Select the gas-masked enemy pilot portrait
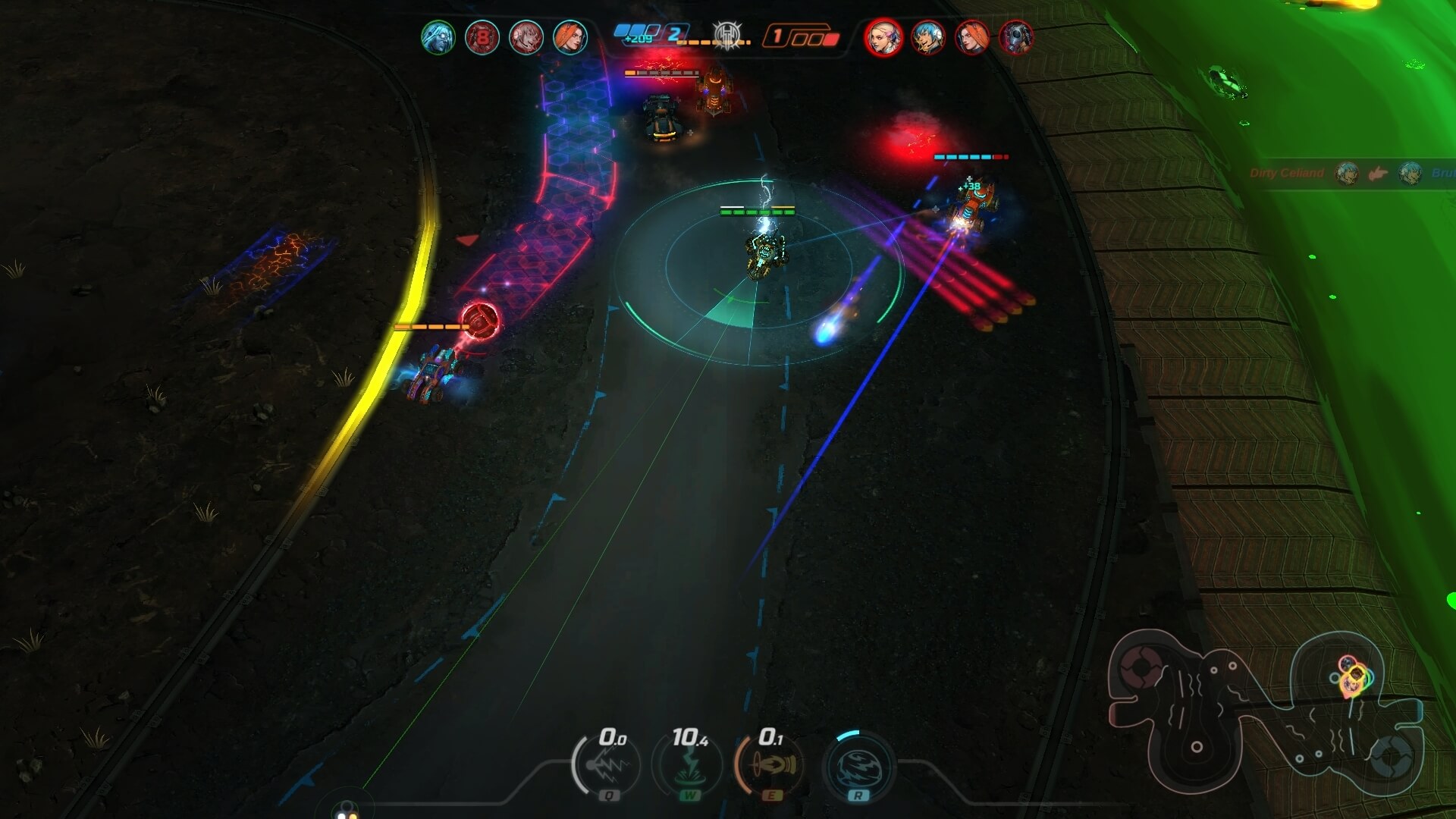Image resolution: width=1456 pixels, height=819 pixels. click(1015, 37)
